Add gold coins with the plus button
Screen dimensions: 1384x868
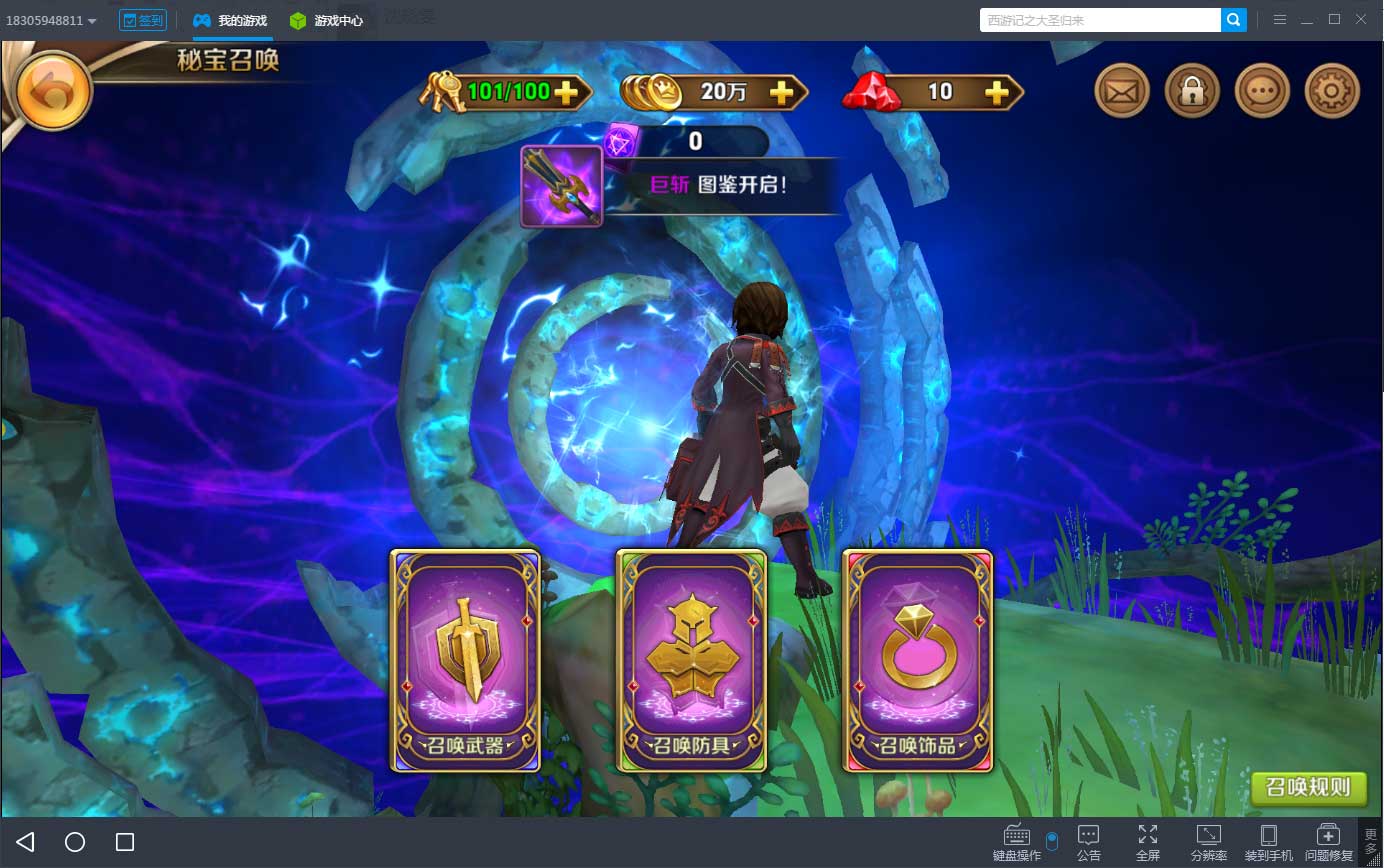[781, 93]
